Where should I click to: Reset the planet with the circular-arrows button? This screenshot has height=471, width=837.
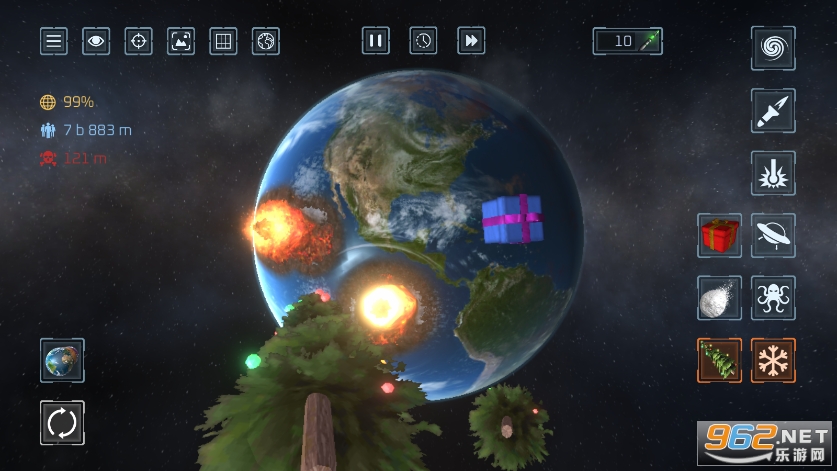[x=62, y=423]
